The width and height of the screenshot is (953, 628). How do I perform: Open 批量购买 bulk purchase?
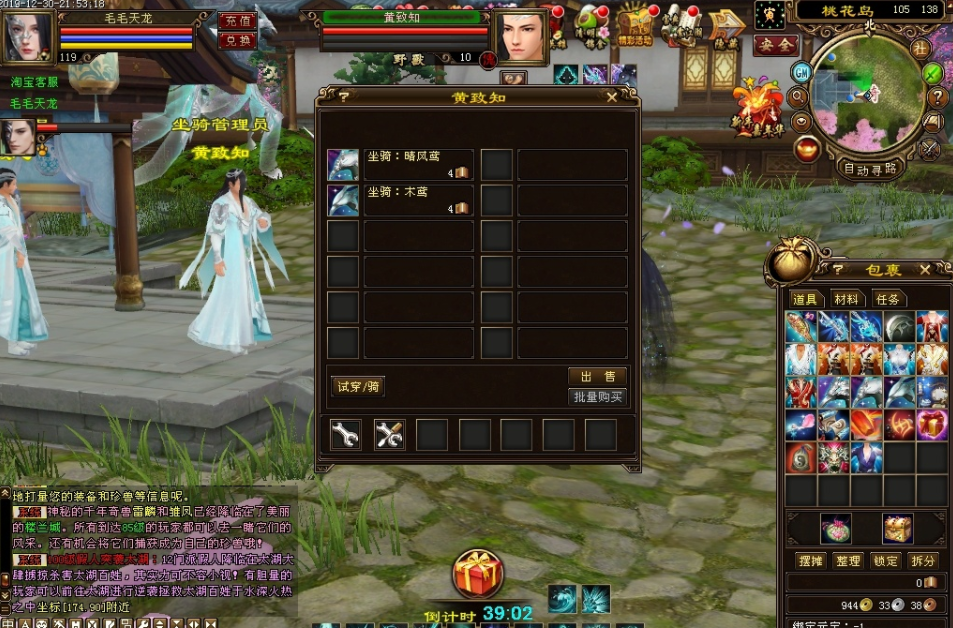pyautogui.click(x=597, y=397)
